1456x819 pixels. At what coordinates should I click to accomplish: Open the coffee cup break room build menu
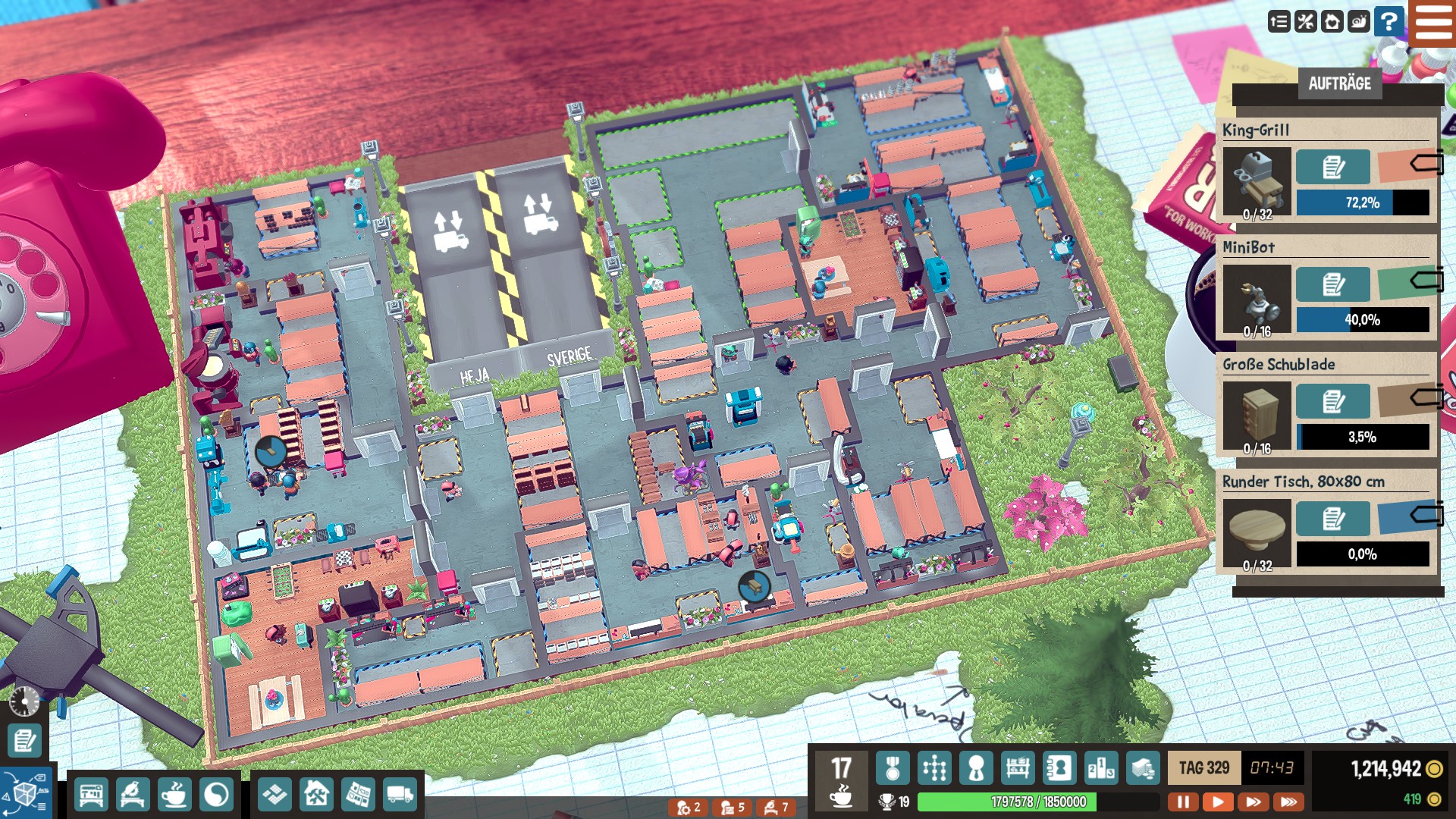[174, 795]
